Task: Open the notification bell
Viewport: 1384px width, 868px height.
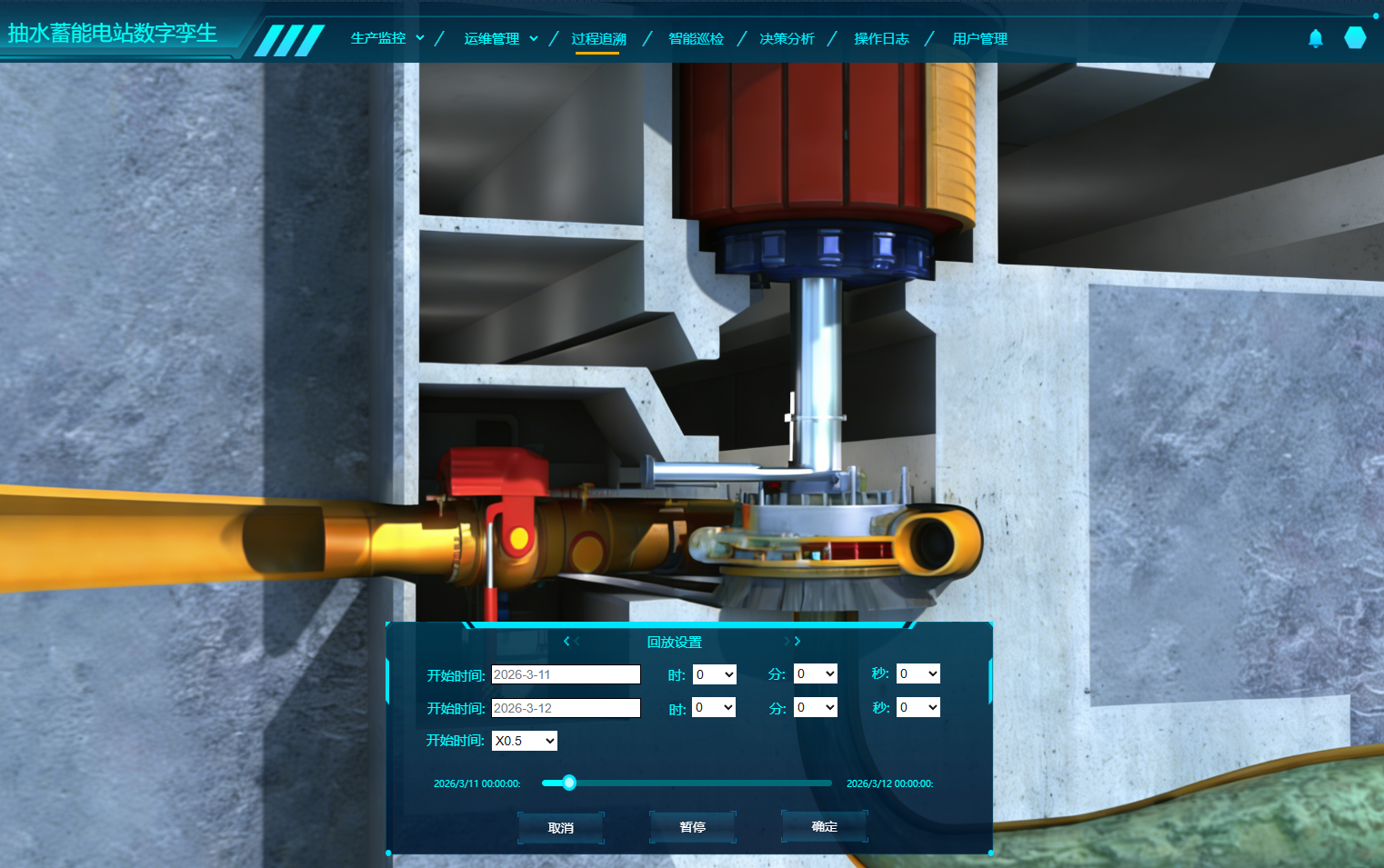Action: [1315, 38]
